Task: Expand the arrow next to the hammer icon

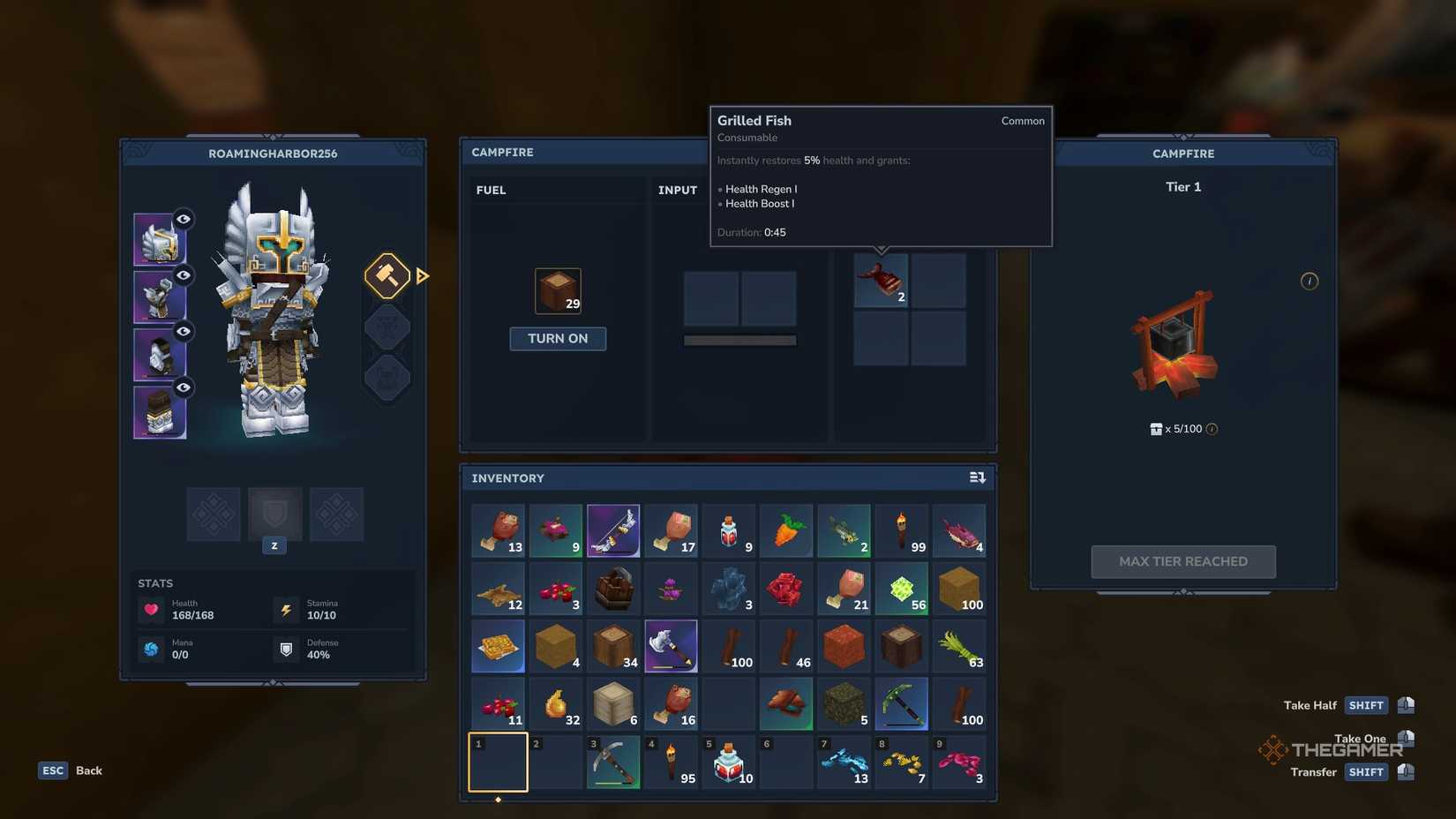Action: click(x=423, y=275)
